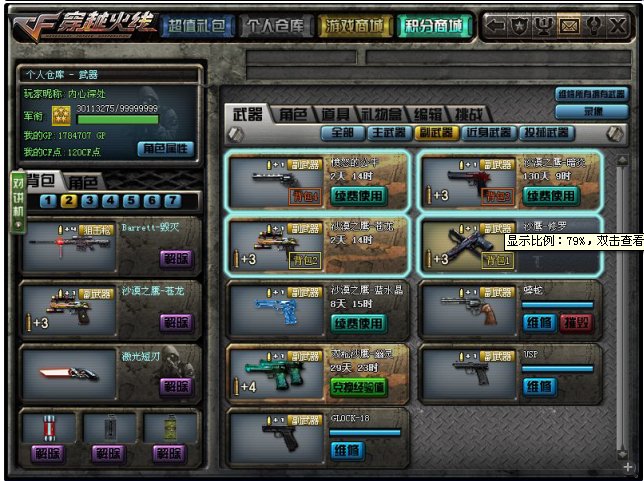This screenshot has width=644, height=481.
Task: Destroy the 蟒蛇 revolver
Action: pos(574,323)
